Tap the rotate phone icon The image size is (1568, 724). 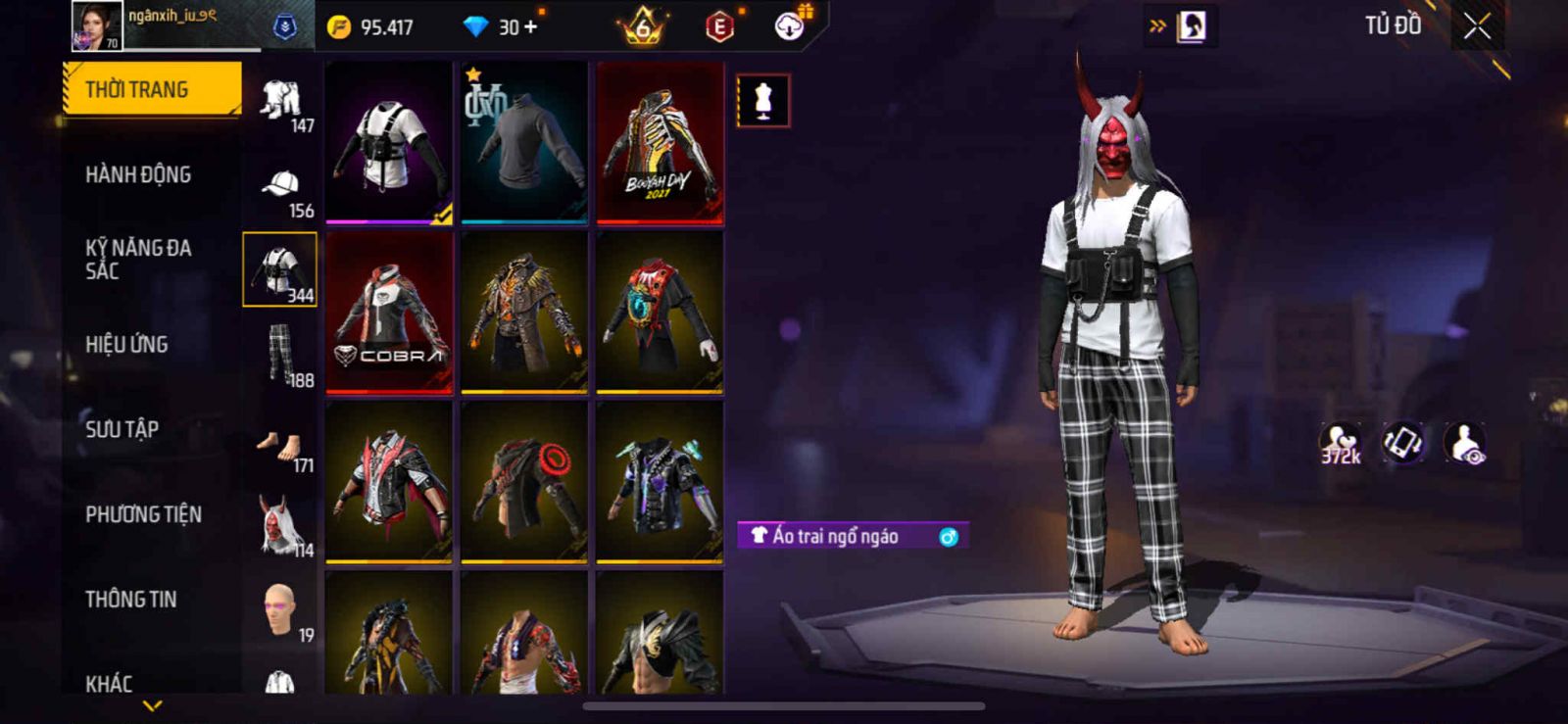click(x=1402, y=443)
